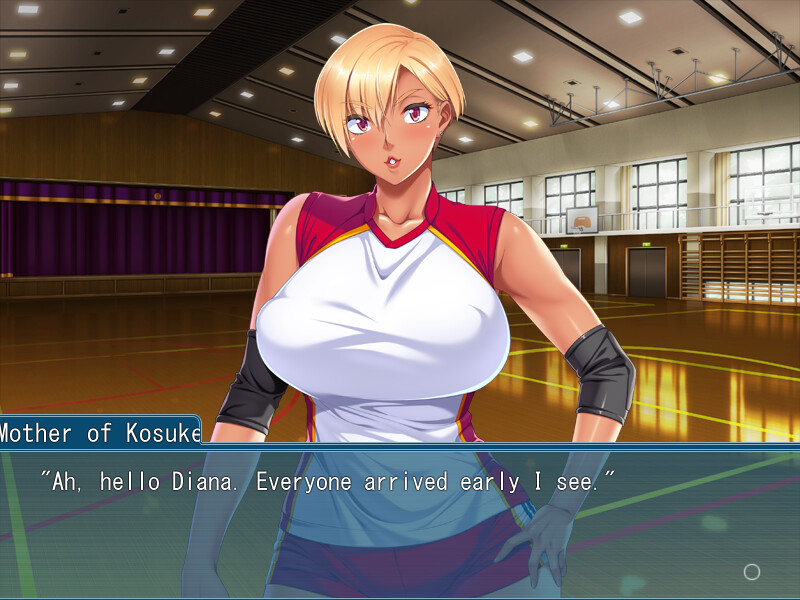Click the circular continue indicator
The height and width of the screenshot is (600, 800).
pyautogui.click(x=752, y=572)
